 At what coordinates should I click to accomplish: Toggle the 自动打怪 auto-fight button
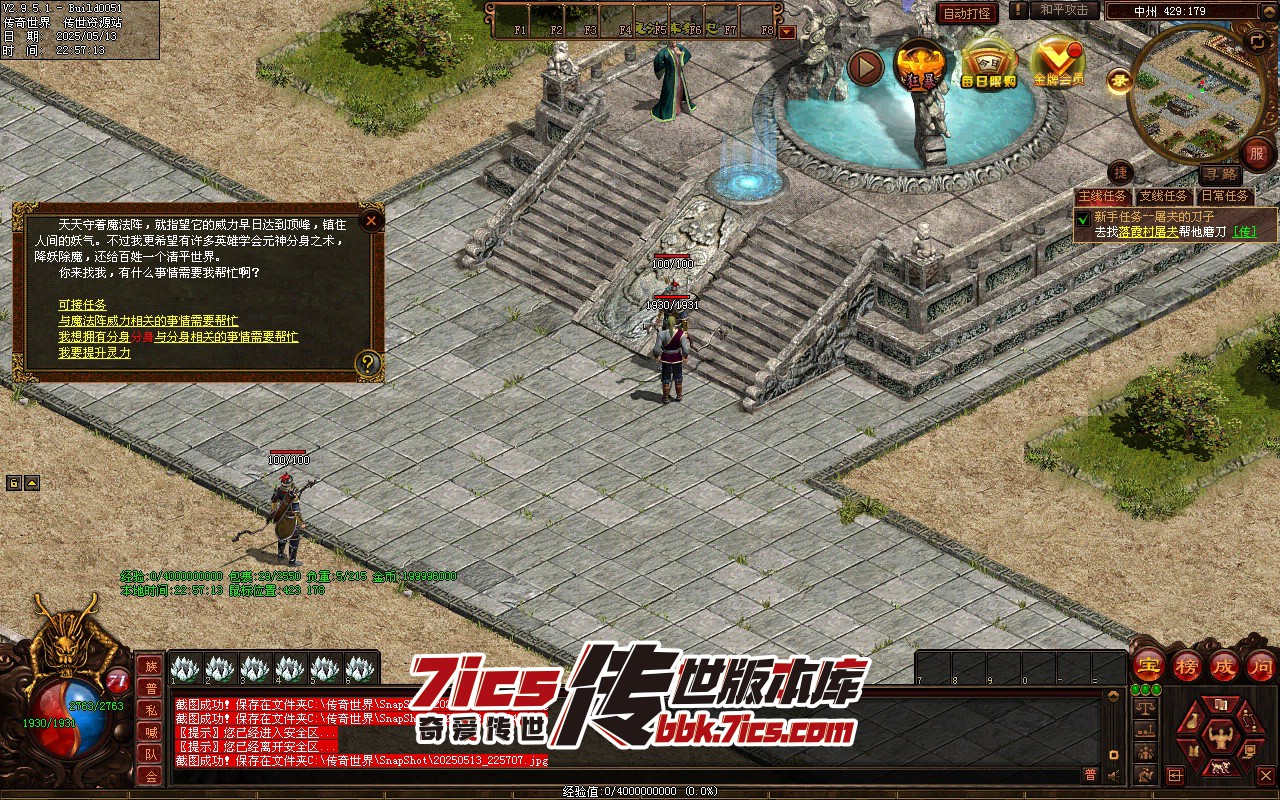(x=967, y=13)
